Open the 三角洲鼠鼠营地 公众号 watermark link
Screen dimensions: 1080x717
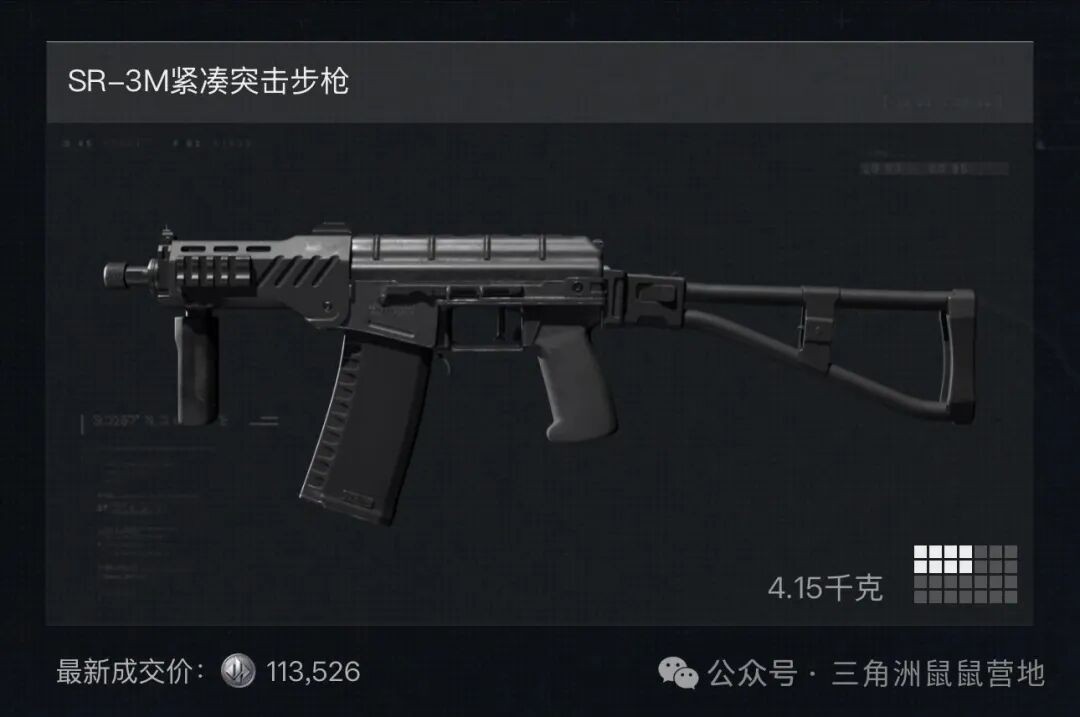point(852,673)
